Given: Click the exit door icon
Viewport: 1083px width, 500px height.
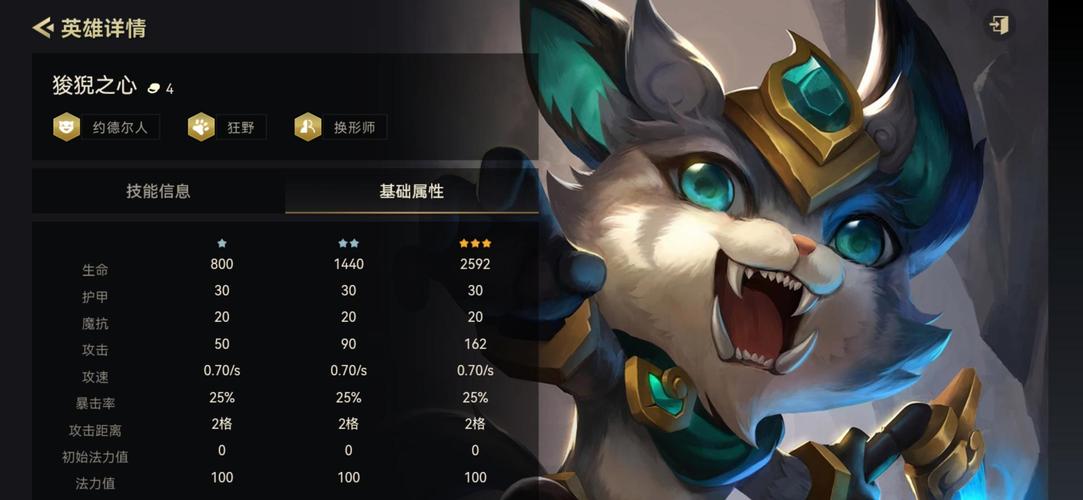Looking at the screenshot, I should [x=998, y=25].
